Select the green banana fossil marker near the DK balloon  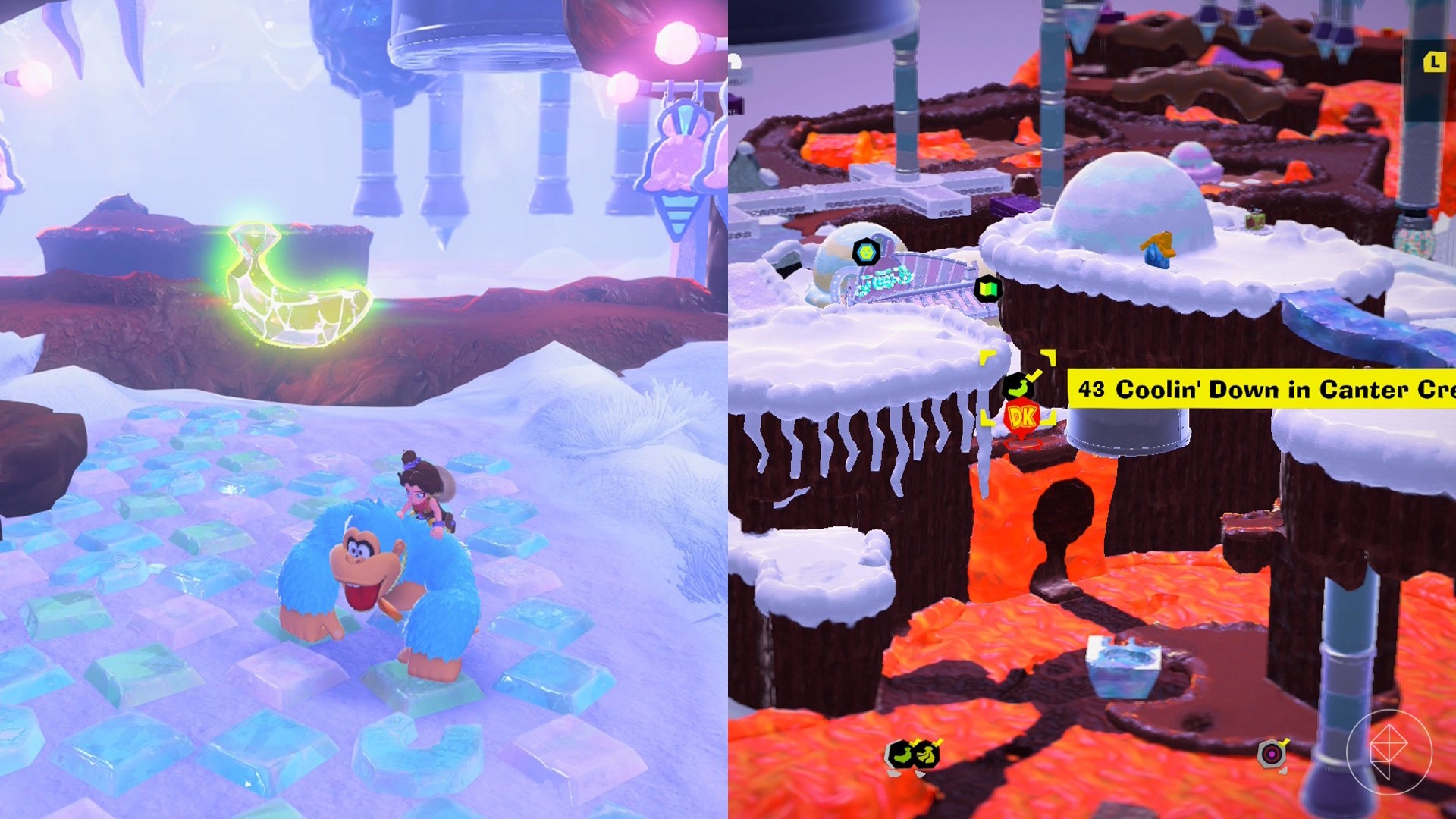click(1018, 385)
